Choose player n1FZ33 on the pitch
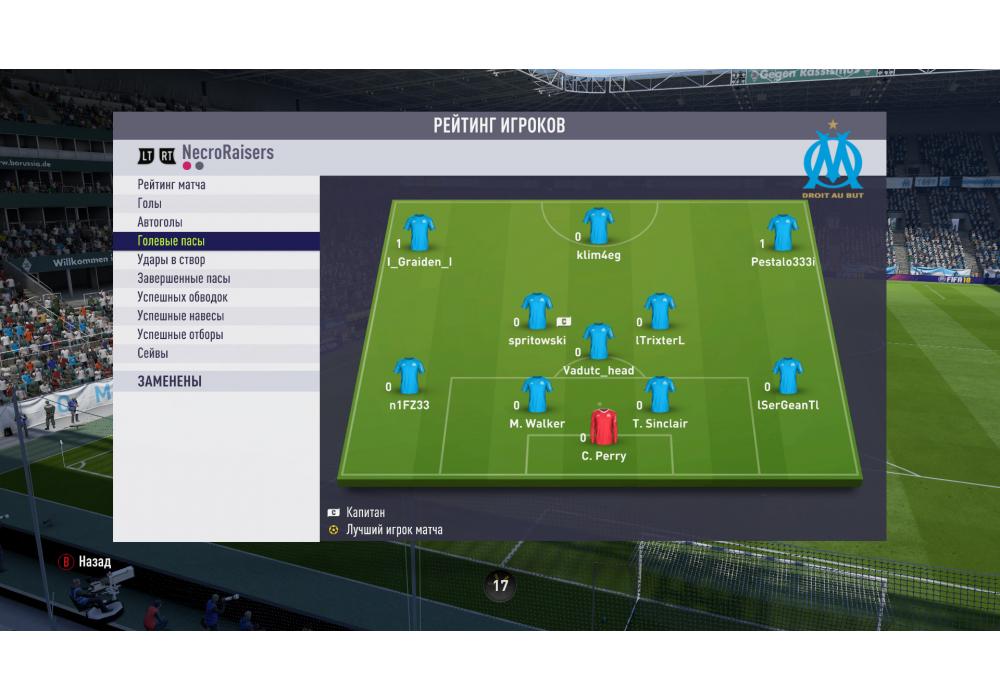 point(408,377)
